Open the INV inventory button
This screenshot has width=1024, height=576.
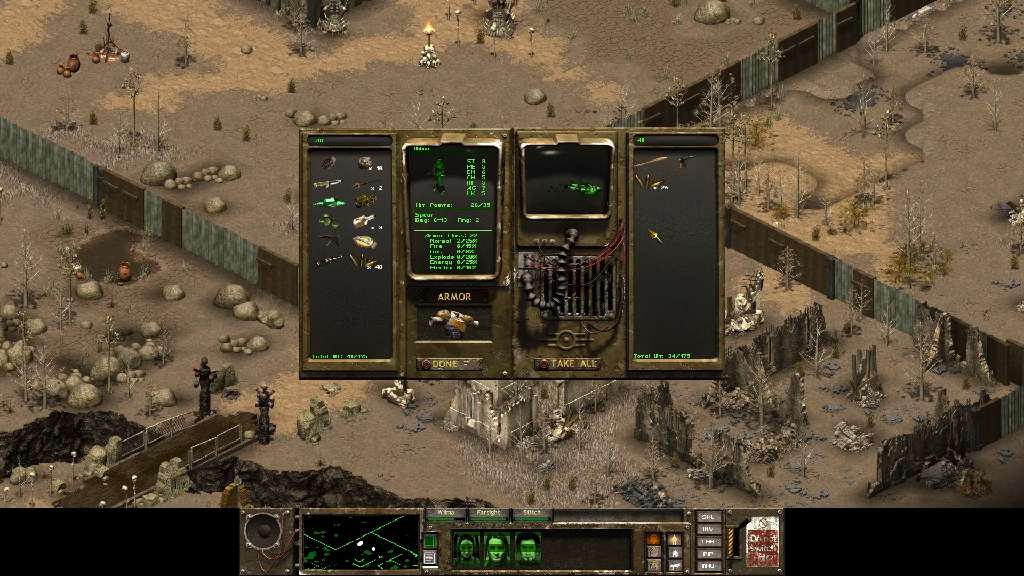pos(708,529)
